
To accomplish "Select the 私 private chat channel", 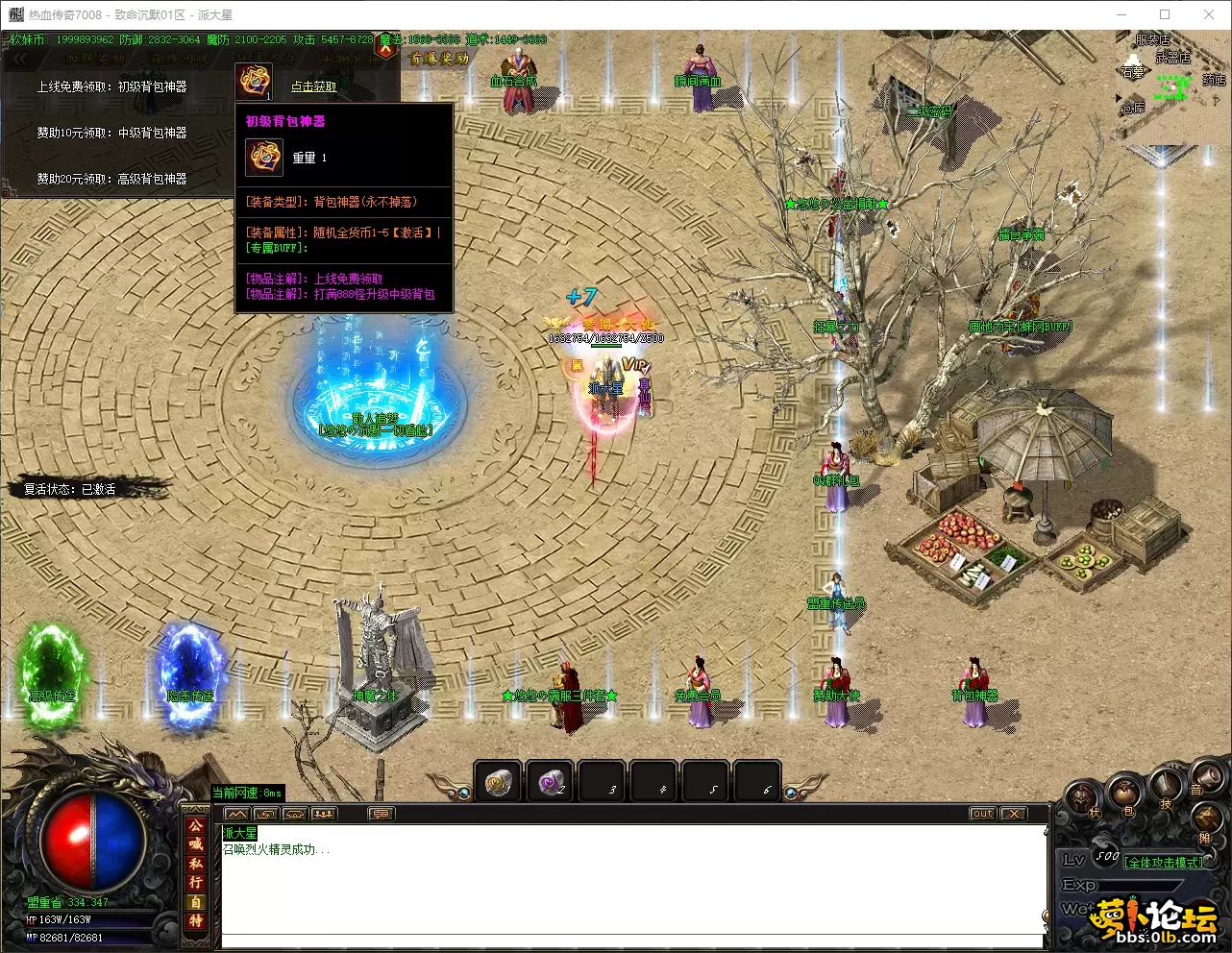I will coord(195,863).
